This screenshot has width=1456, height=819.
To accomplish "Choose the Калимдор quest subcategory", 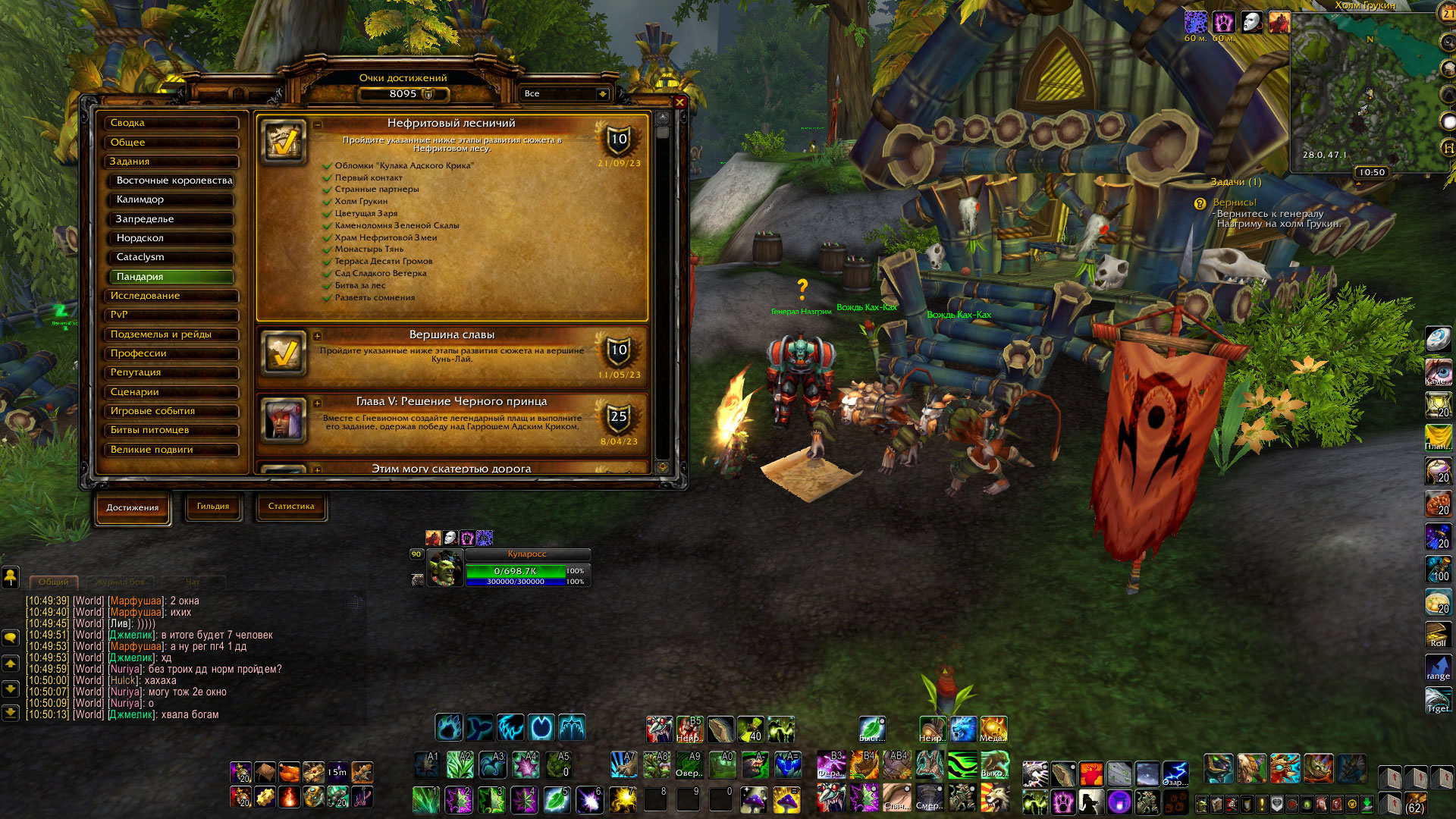I will [173, 199].
